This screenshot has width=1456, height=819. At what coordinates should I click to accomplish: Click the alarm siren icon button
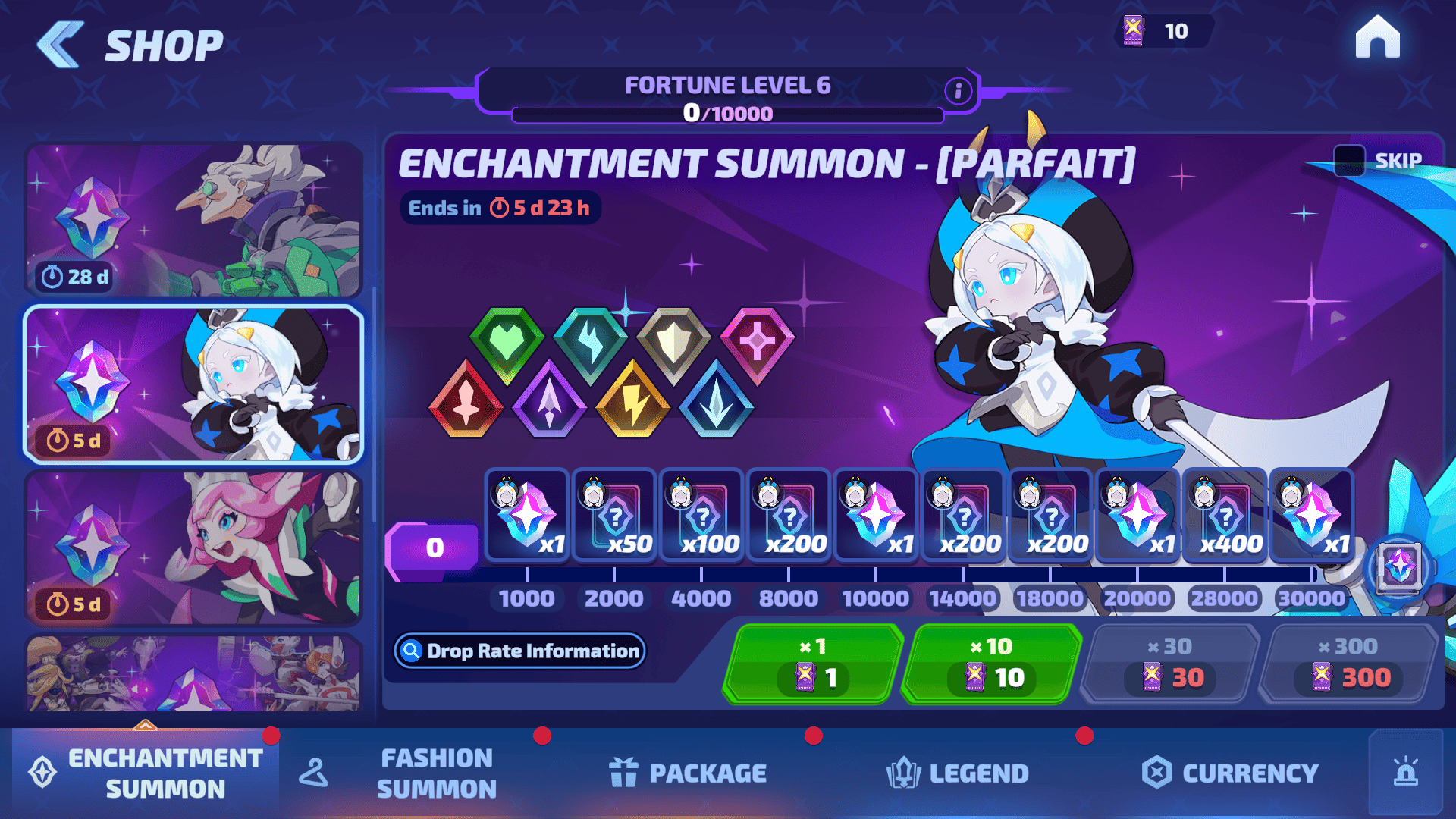(x=1405, y=773)
